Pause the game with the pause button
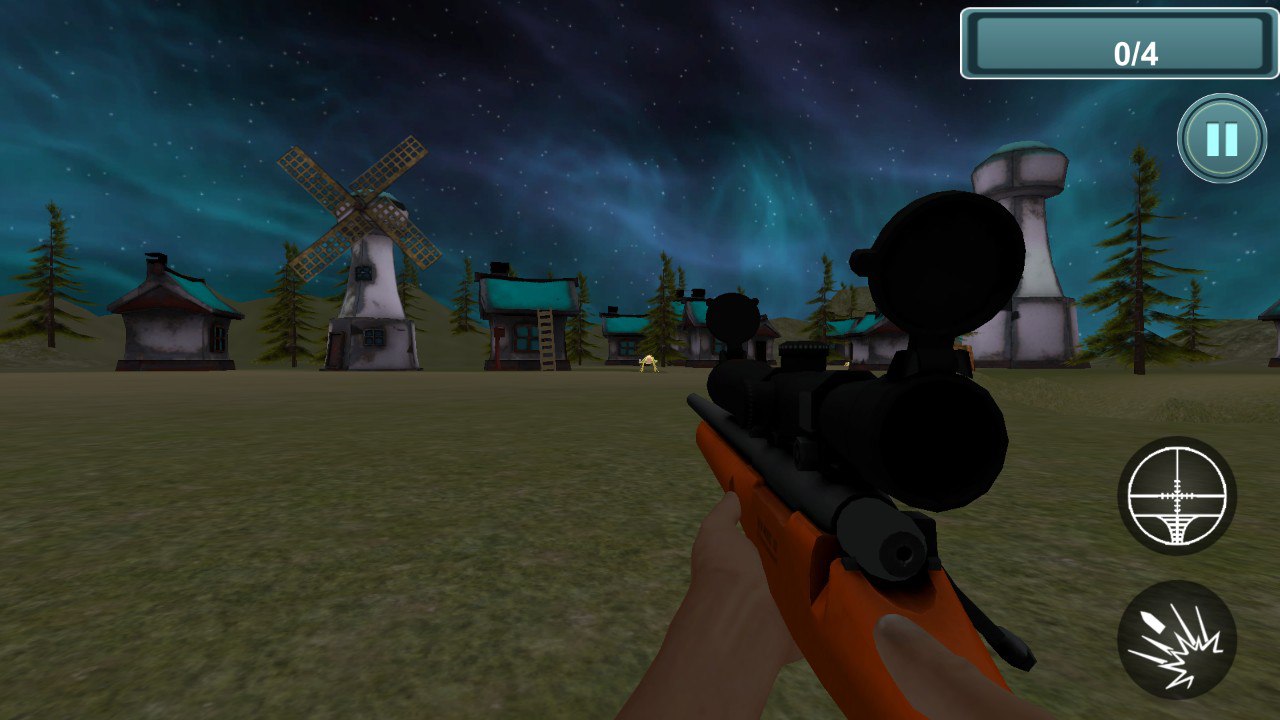The image size is (1280, 720). click(x=1221, y=139)
